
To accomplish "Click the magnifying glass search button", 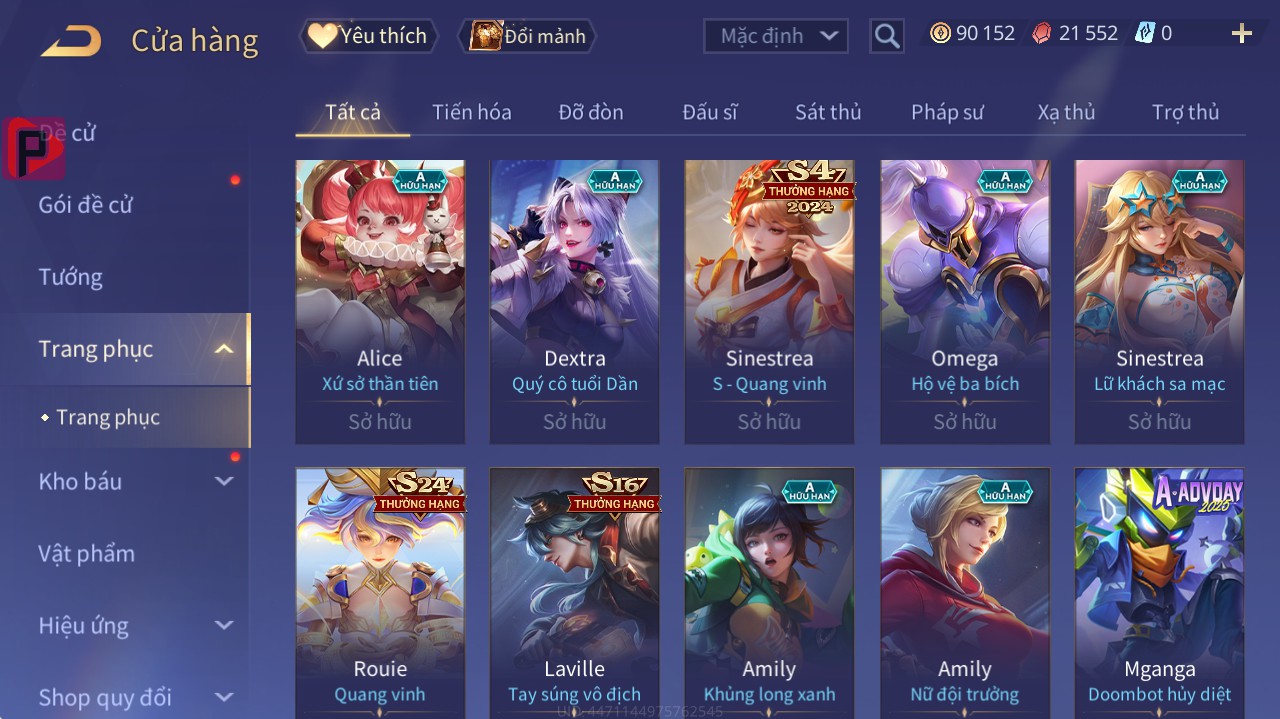I will click(886, 36).
